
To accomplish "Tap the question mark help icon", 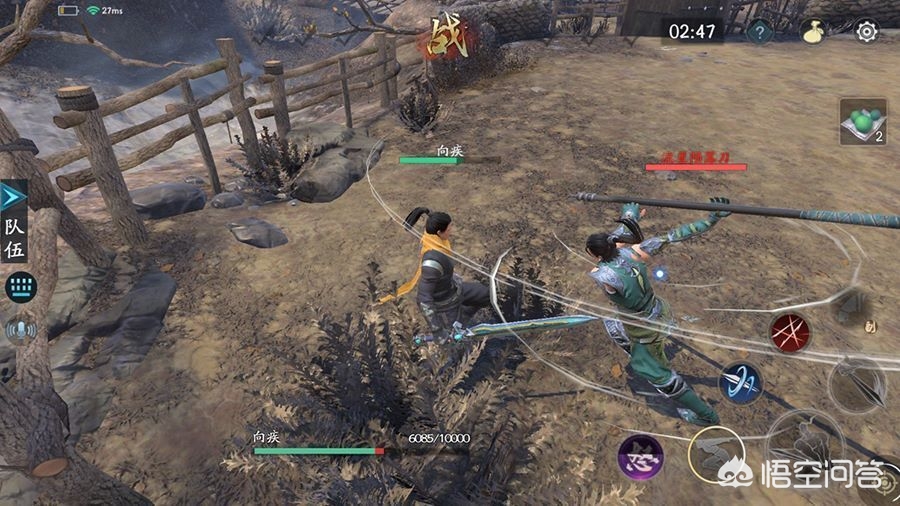I will tap(760, 32).
